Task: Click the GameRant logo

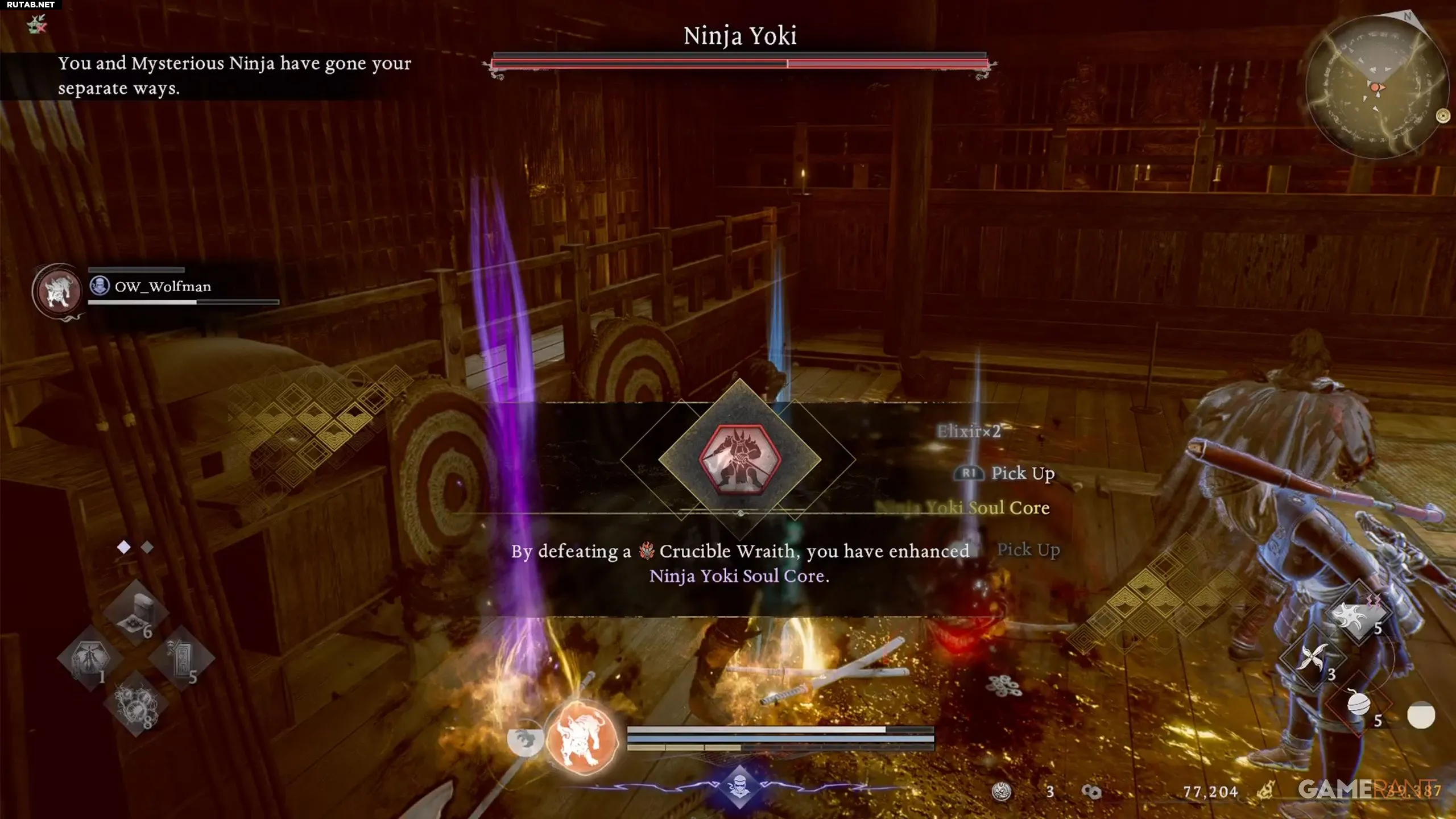Action: [1365, 789]
